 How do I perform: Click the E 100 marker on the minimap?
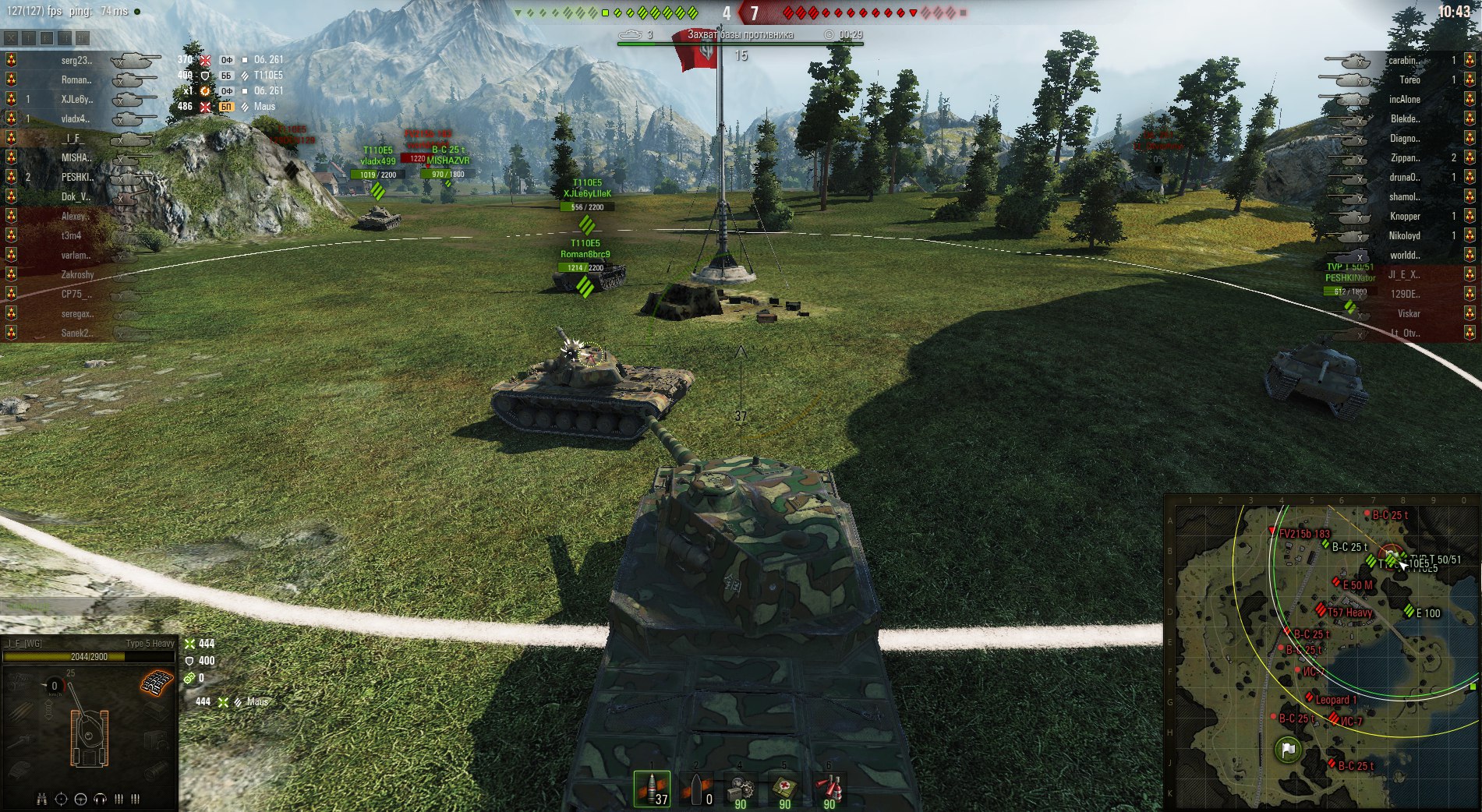pyautogui.click(x=1409, y=612)
